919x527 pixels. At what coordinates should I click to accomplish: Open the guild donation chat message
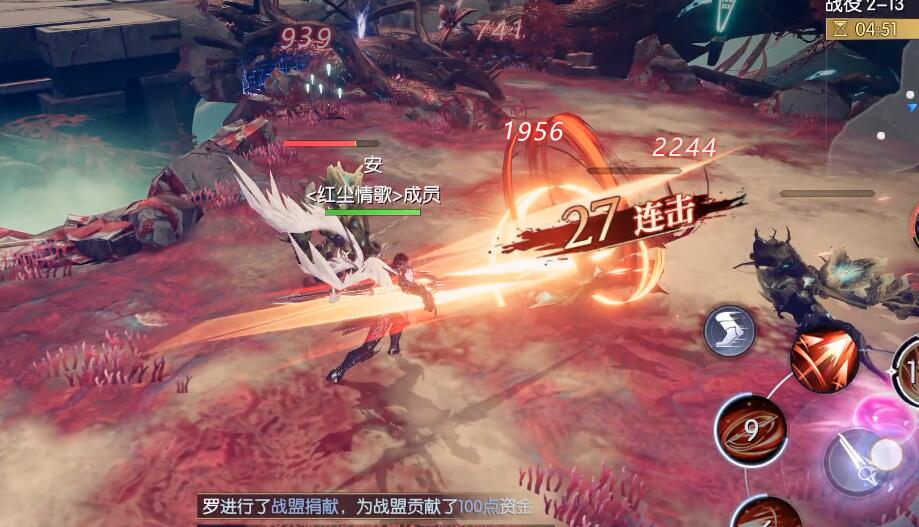tap(366, 507)
